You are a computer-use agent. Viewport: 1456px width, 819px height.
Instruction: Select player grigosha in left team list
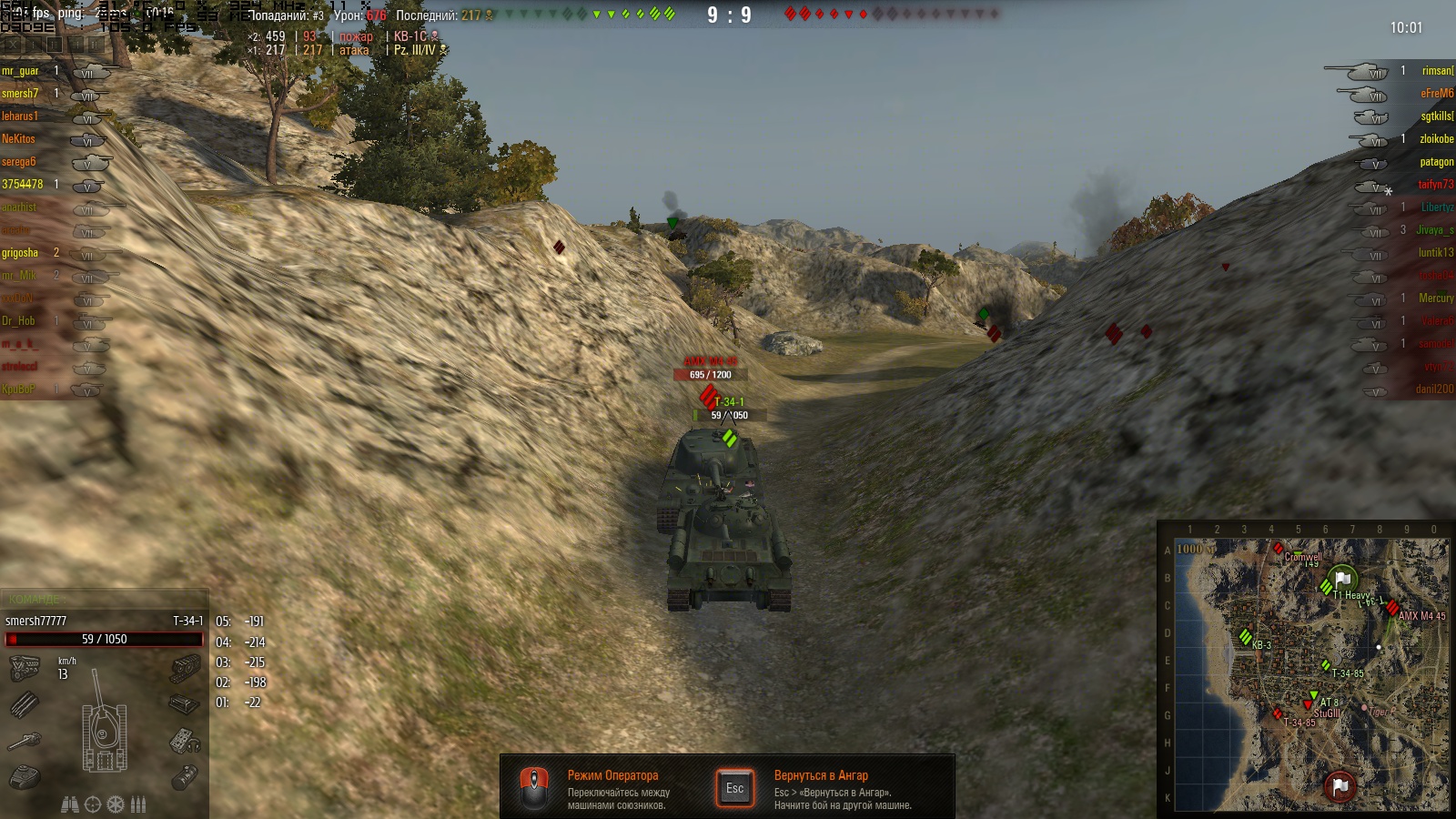click(x=20, y=253)
